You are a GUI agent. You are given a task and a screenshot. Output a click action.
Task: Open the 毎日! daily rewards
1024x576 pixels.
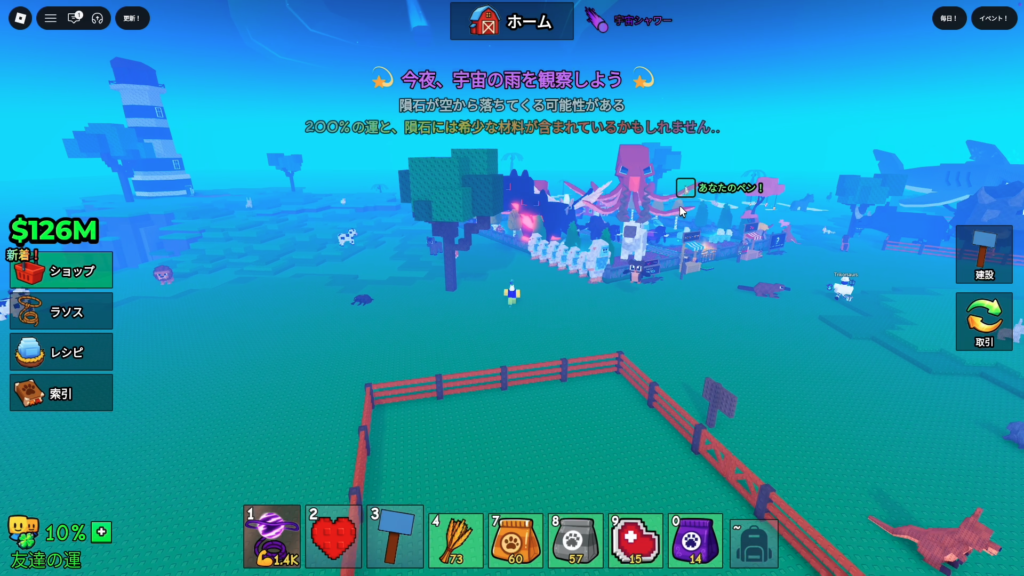tap(949, 18)
